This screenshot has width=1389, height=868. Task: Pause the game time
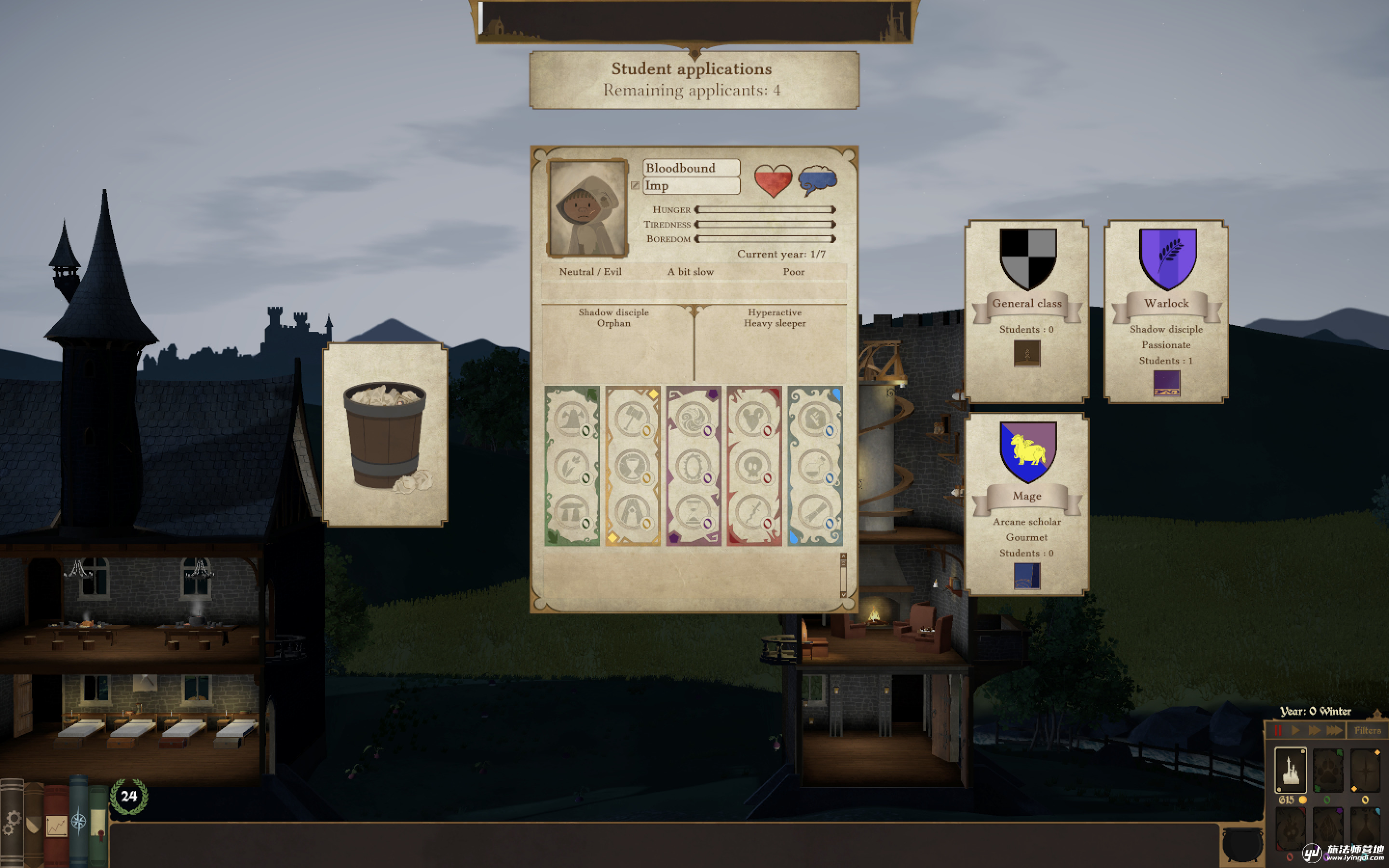point(1278,730)
